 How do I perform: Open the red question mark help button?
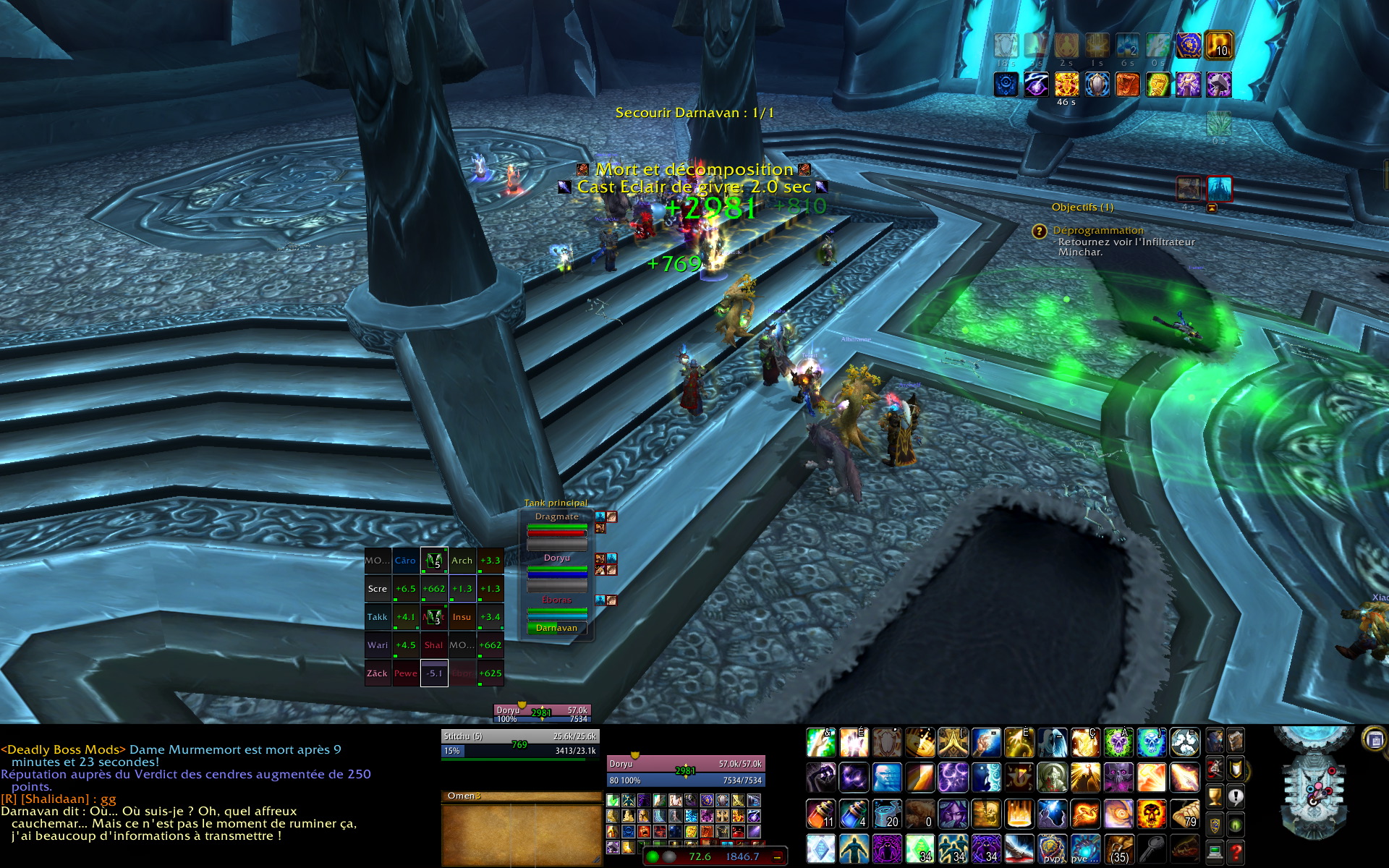1236,853
